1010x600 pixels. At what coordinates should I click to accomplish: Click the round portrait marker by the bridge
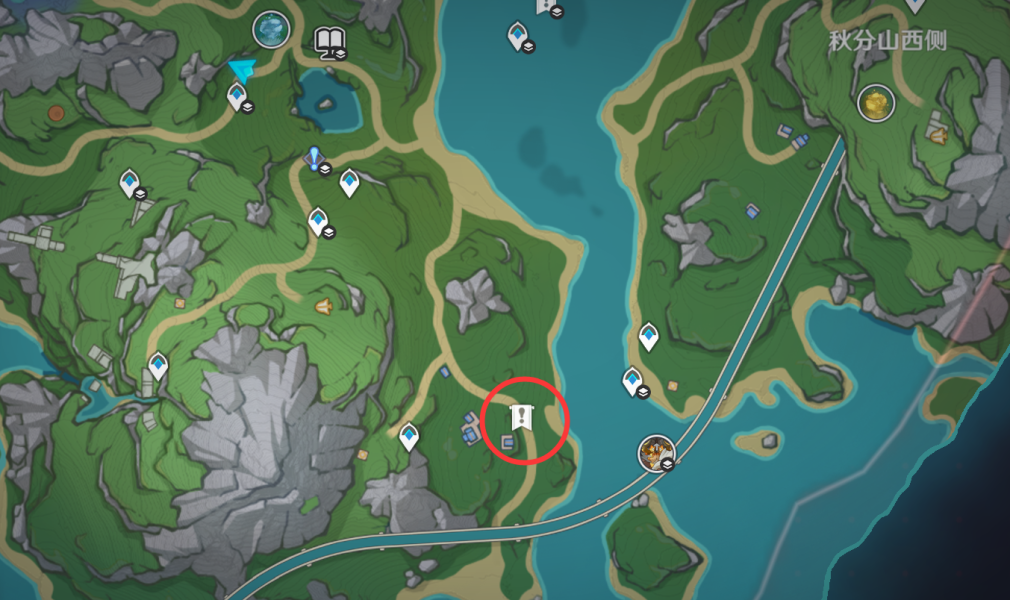click(x=656, y=453)
